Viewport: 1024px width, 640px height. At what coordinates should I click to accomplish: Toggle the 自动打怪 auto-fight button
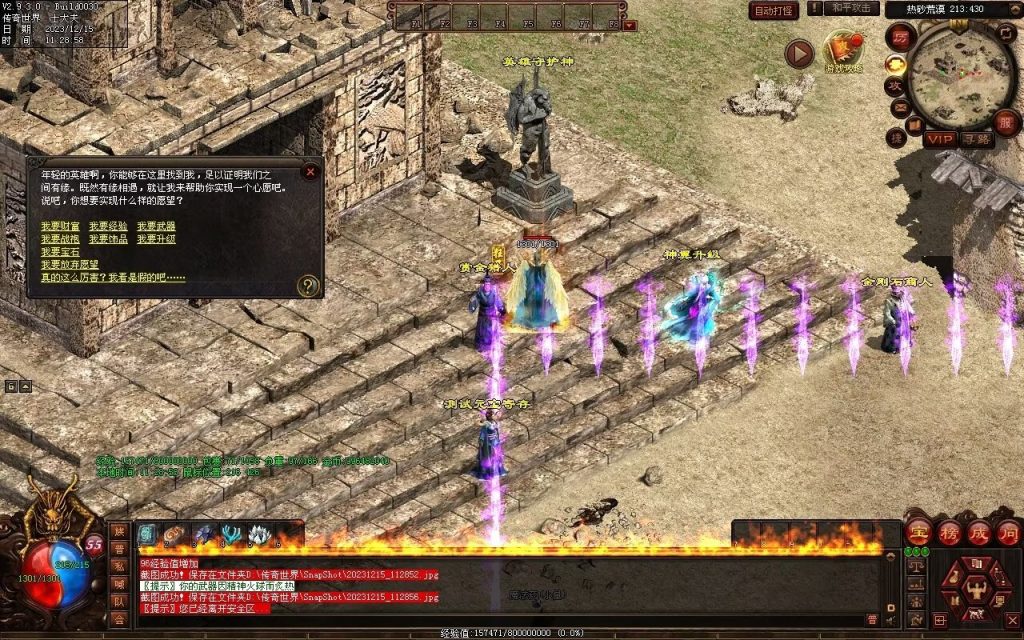click(774, 11)
